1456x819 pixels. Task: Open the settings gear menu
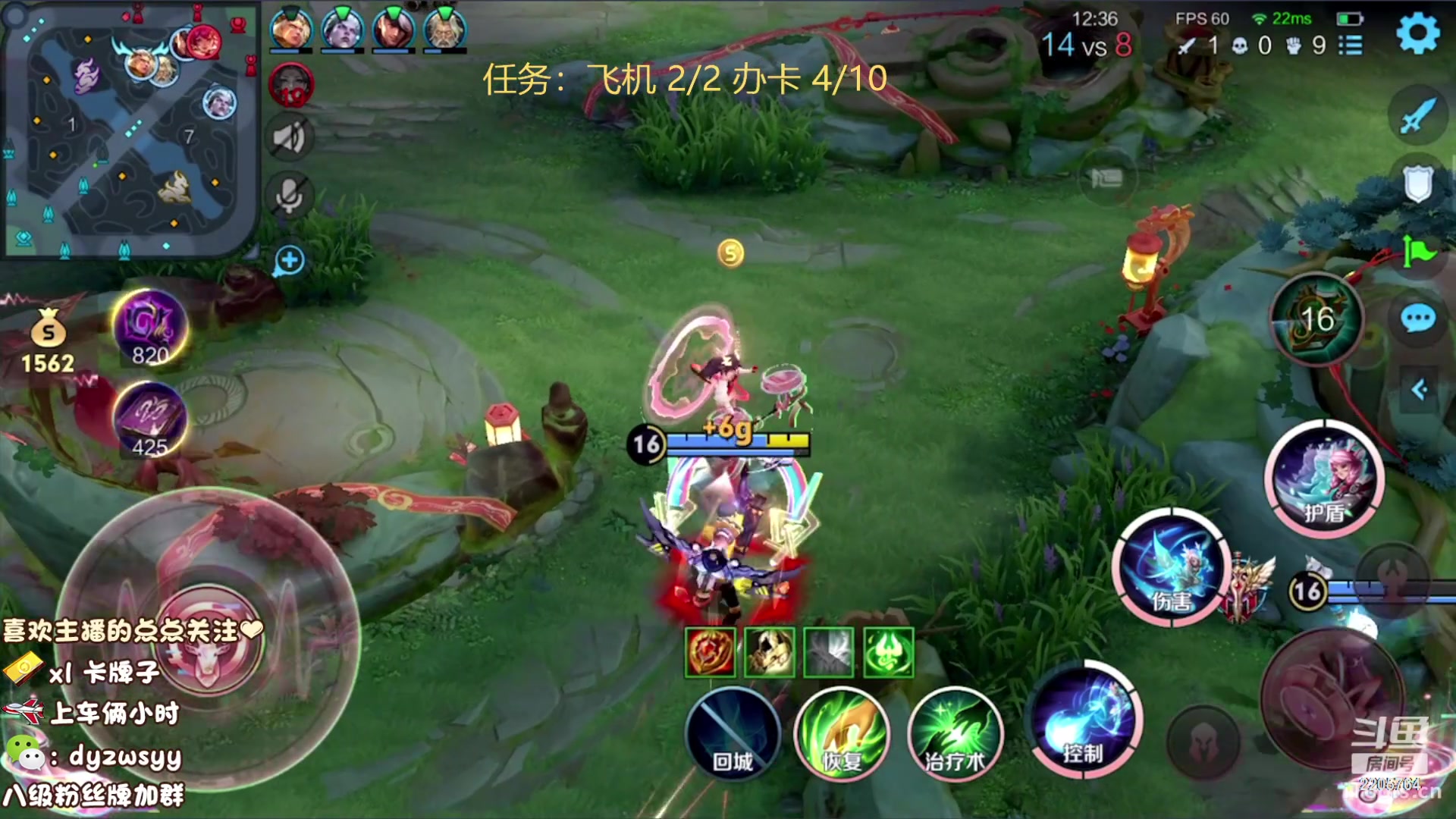(x=1417, y=33)
